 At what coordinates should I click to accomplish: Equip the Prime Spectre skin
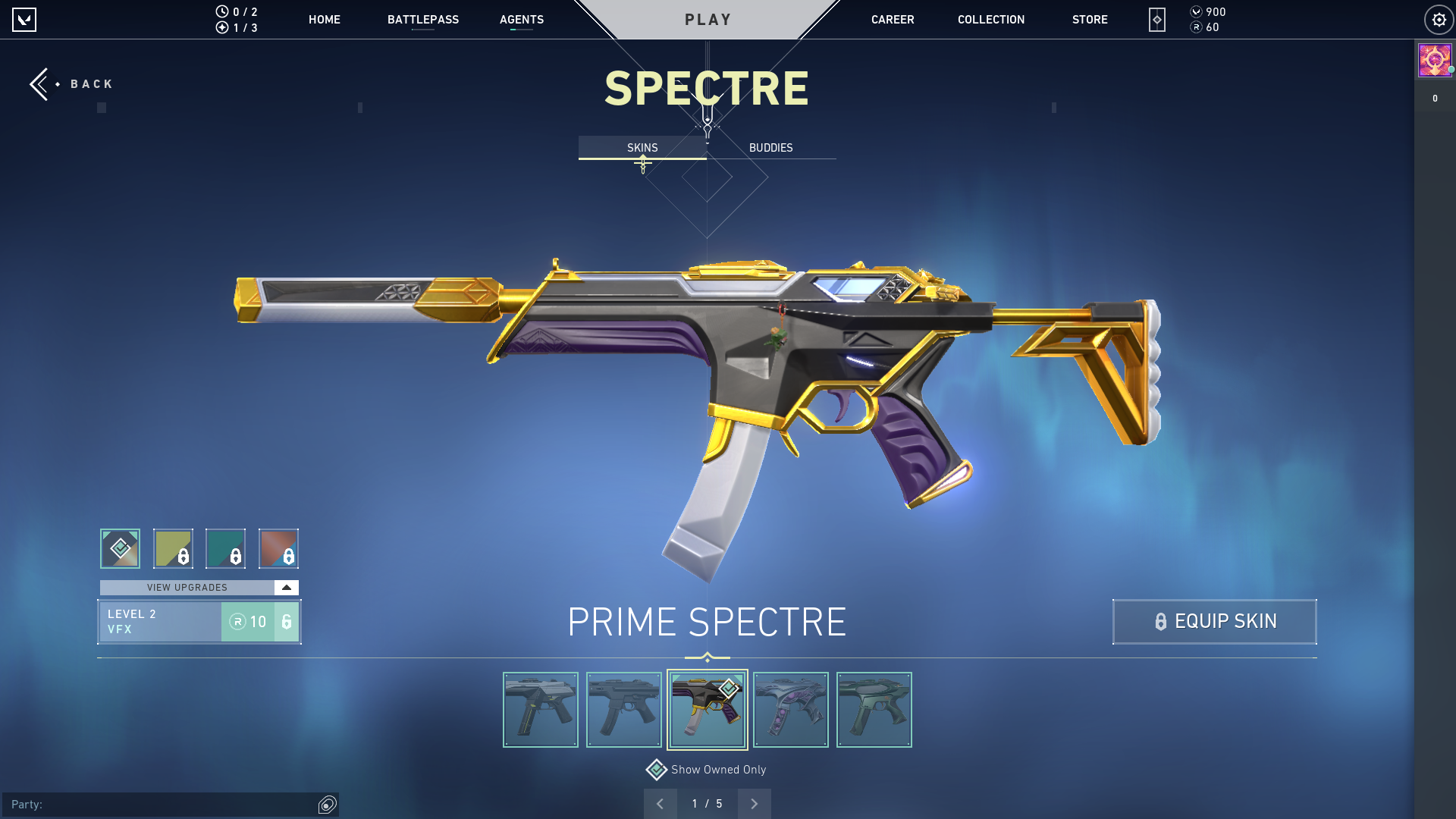(x=1214, y=622)
